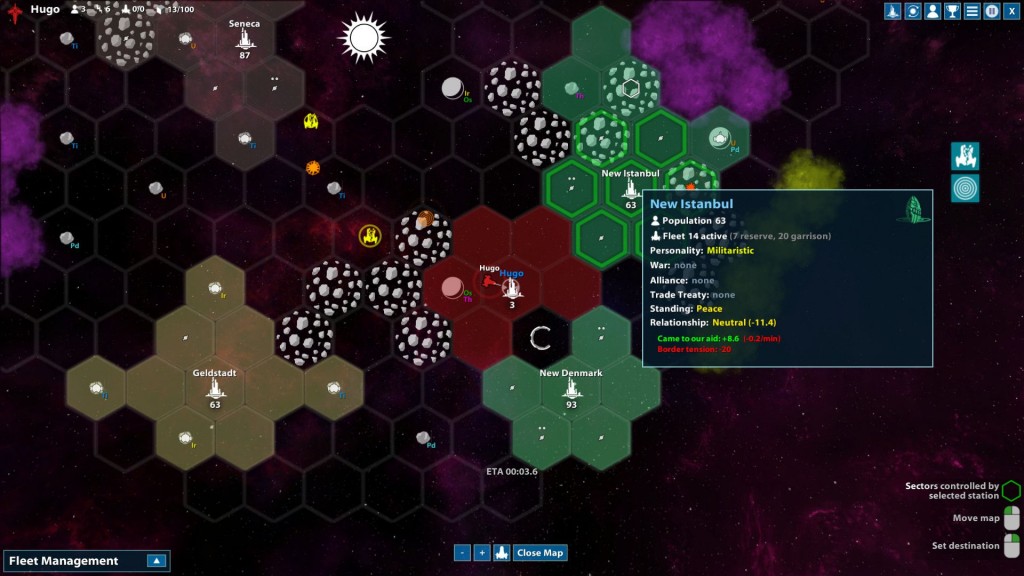Viewport: 1024px width, 576px height.
Task: Toggle the twin-ship fleet filter icon
Action: tap(965, 155)
